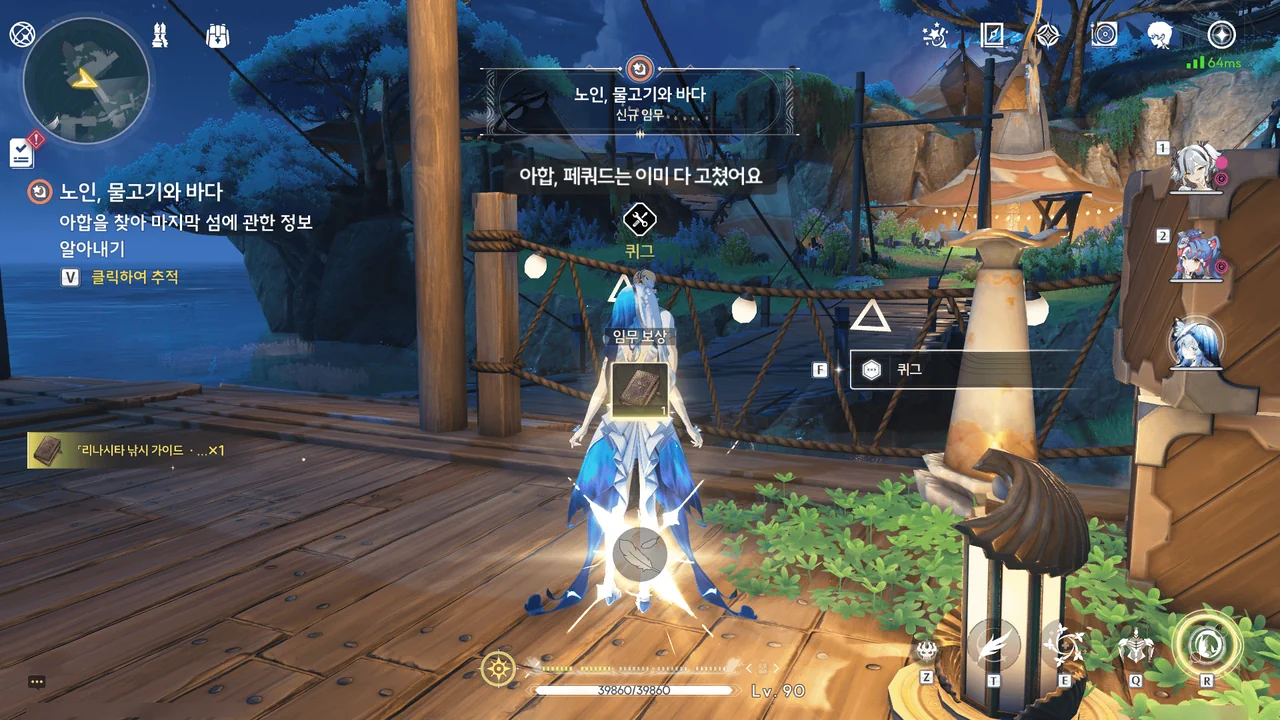
Task: Open the sparkling stars event icon
Action: point(935,36)
